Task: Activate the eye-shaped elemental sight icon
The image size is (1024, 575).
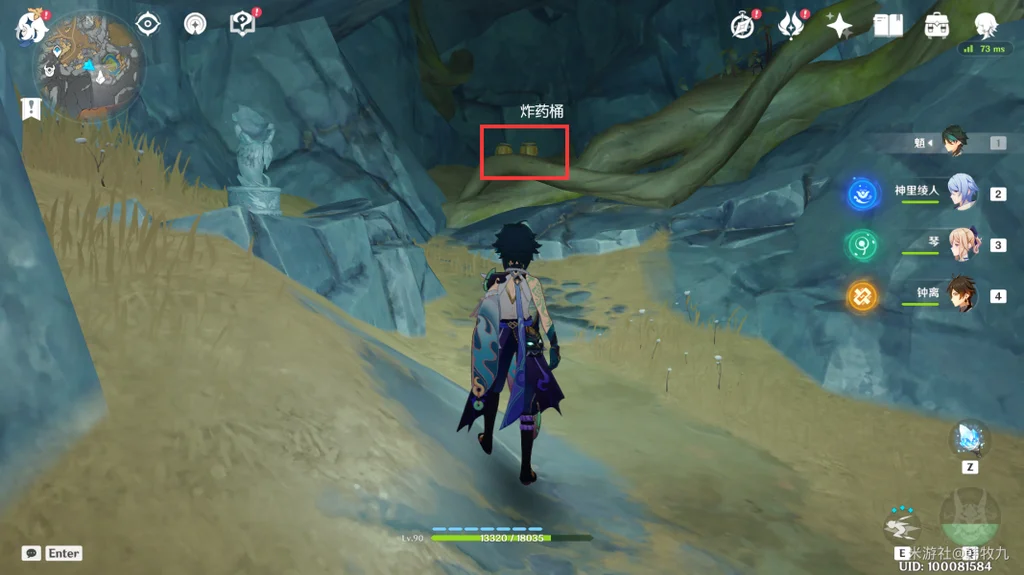Action: [148, 24]
